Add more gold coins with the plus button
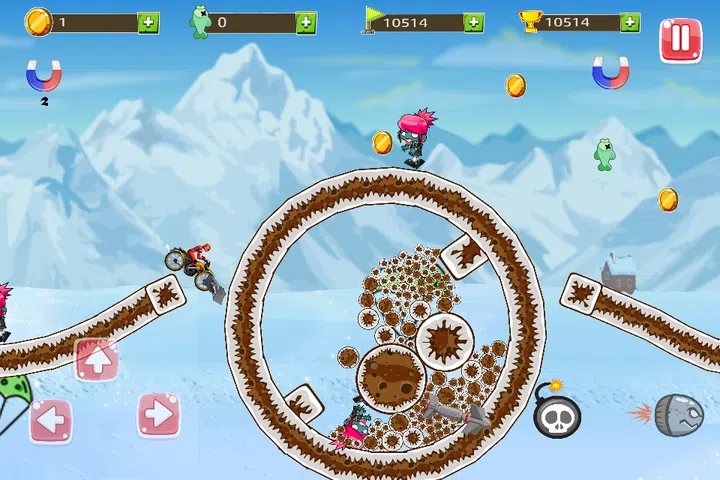 coord(148,23)
